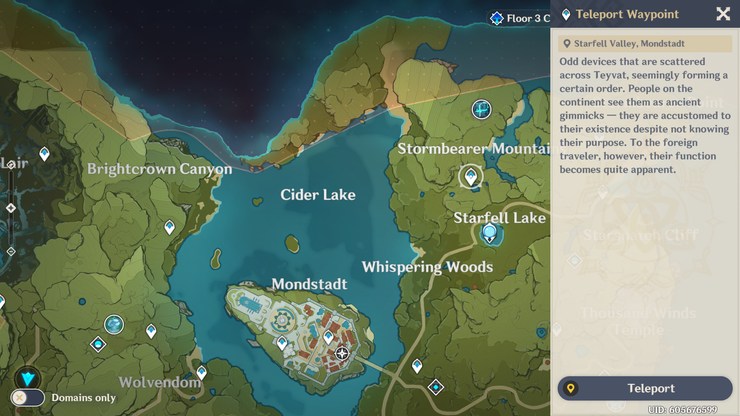Teleport to the selected waypoint
This screenshot has width=740, height=416.
pyautogui.click(x=645, y=388)
